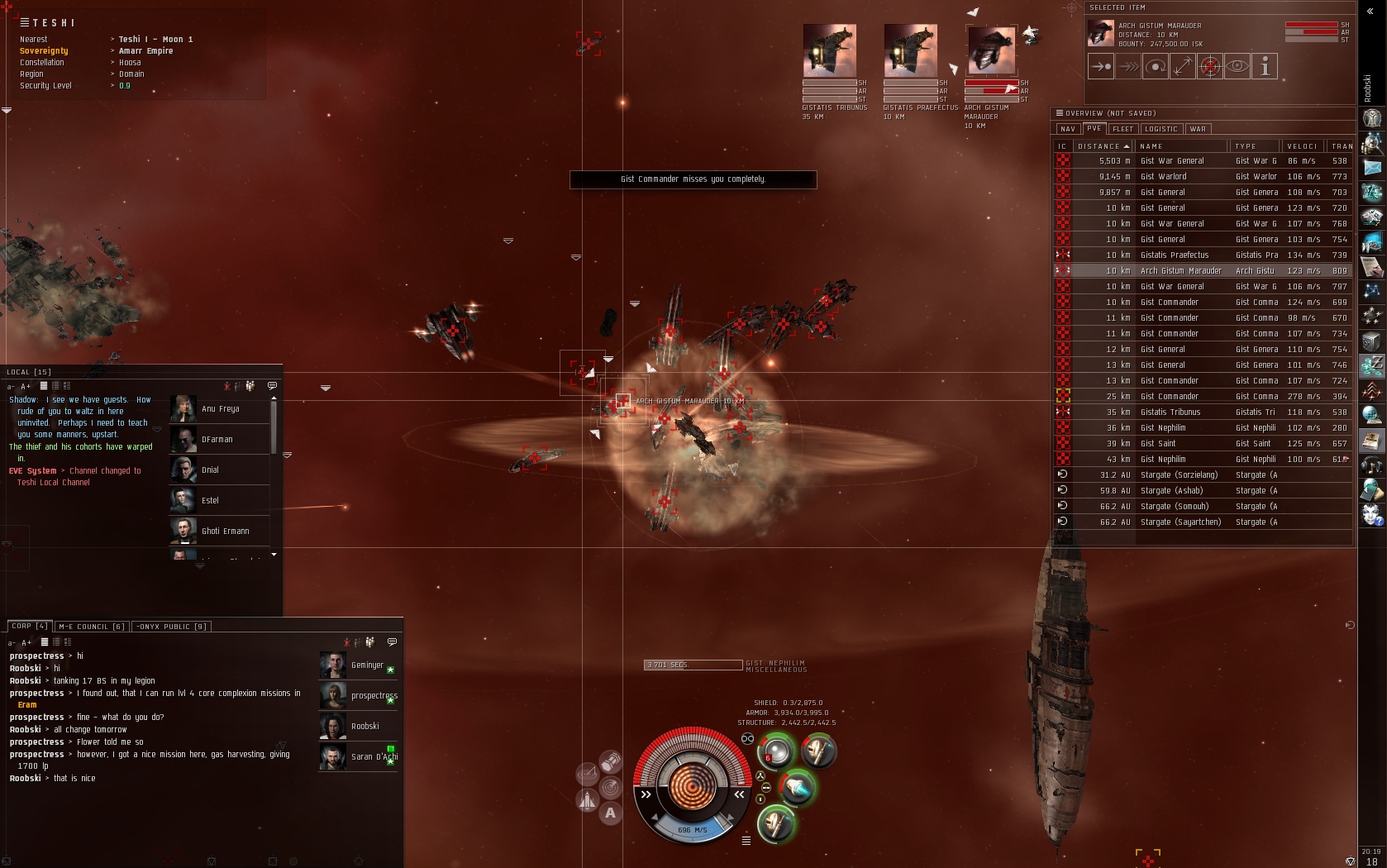Viewport: 1387px width, 868px height.
Task: Open the FLEET overview tab
Action: point(1122,129)
